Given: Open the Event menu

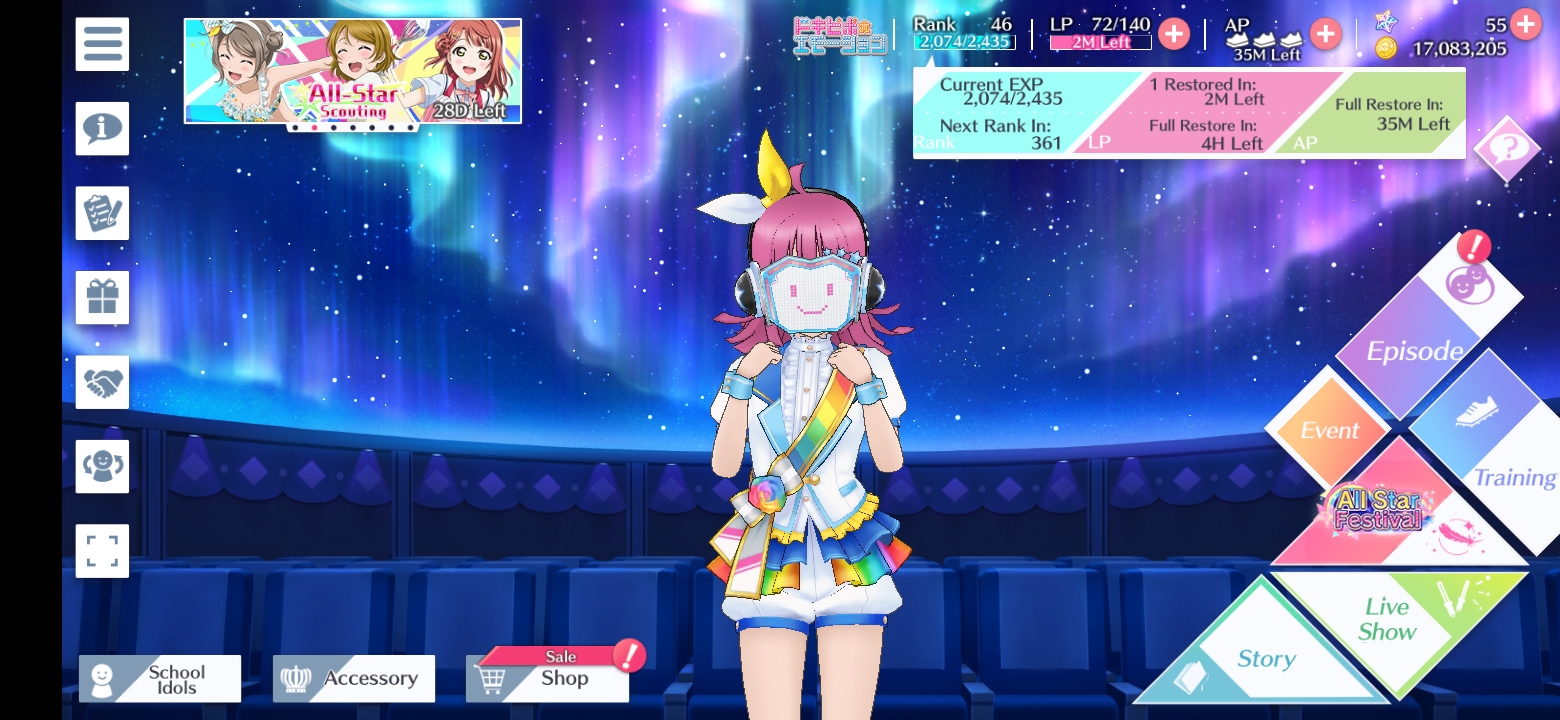Looking at the screenshot, I should coord(1329,430).
